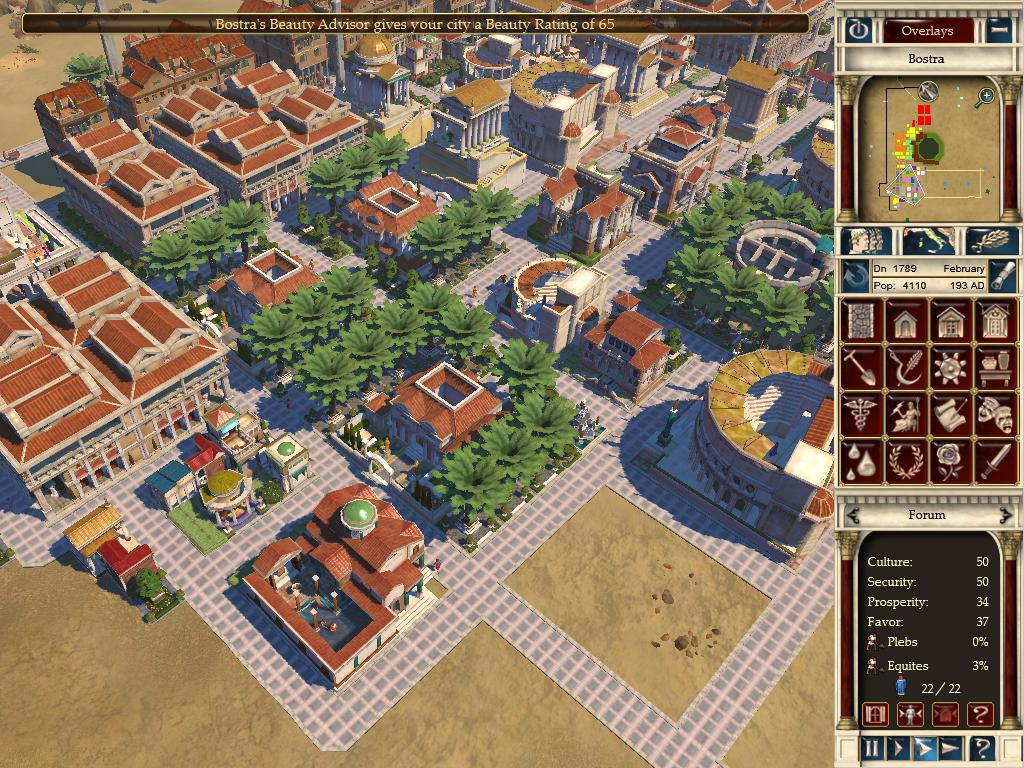Zoom the minimap with the magnifier
This screenshot has height=768, width=1024.
coord(986,96)
